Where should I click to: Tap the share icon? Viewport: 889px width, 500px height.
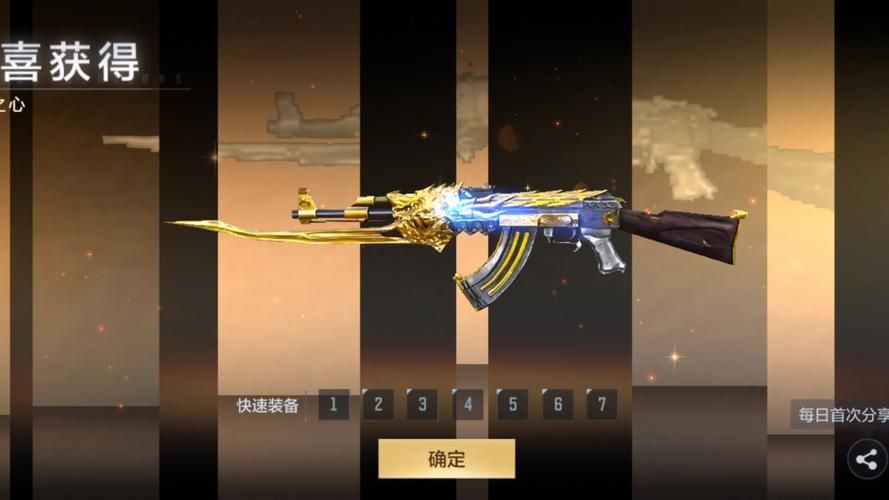(x=867, y=460)
